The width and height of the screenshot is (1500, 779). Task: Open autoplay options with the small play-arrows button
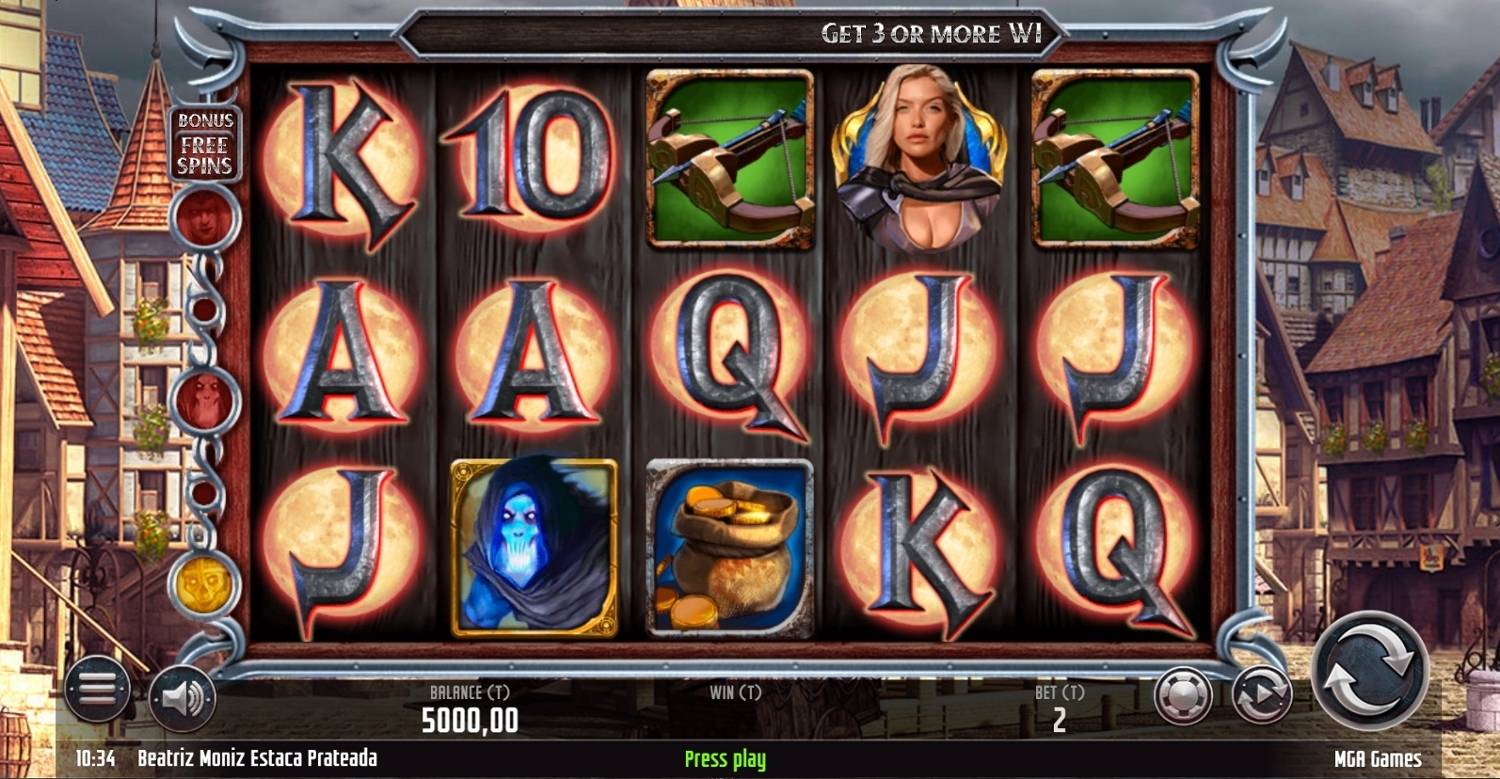click(1261, 695)
